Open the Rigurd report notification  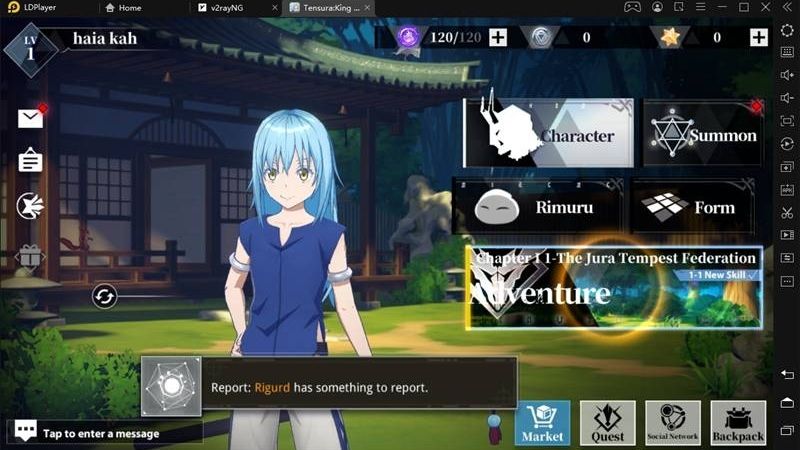tap(330, 387)
